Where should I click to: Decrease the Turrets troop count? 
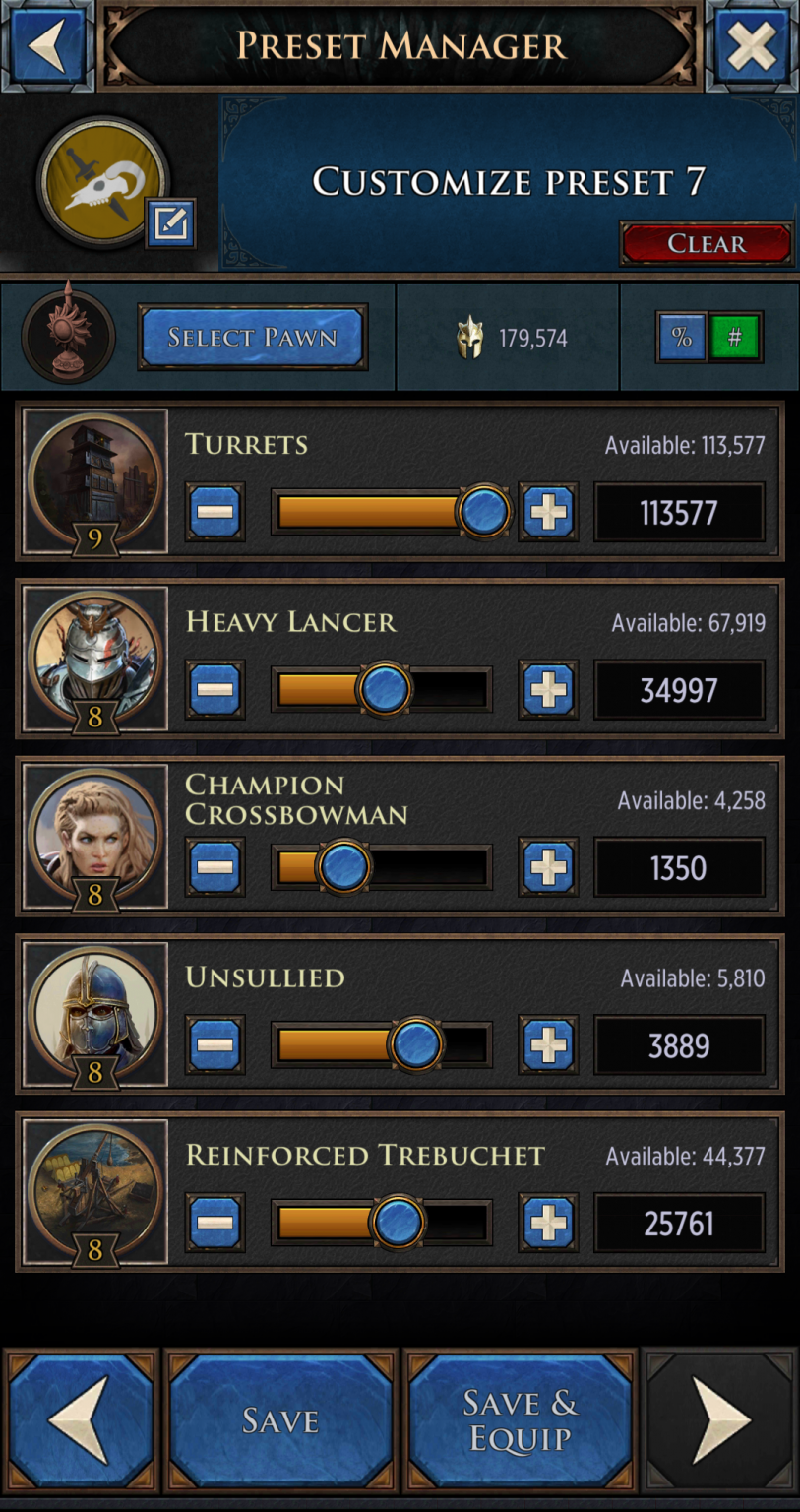pyautogui.click(x=215, y=512)
